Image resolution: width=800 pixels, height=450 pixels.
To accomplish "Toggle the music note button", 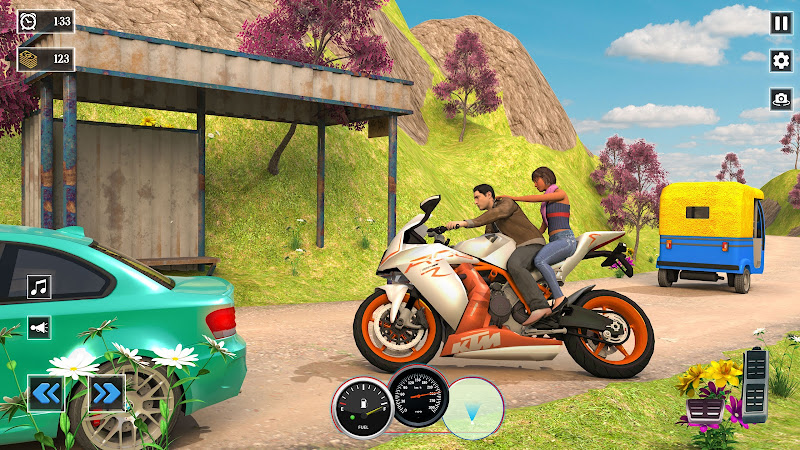I will tap(39, 288).
